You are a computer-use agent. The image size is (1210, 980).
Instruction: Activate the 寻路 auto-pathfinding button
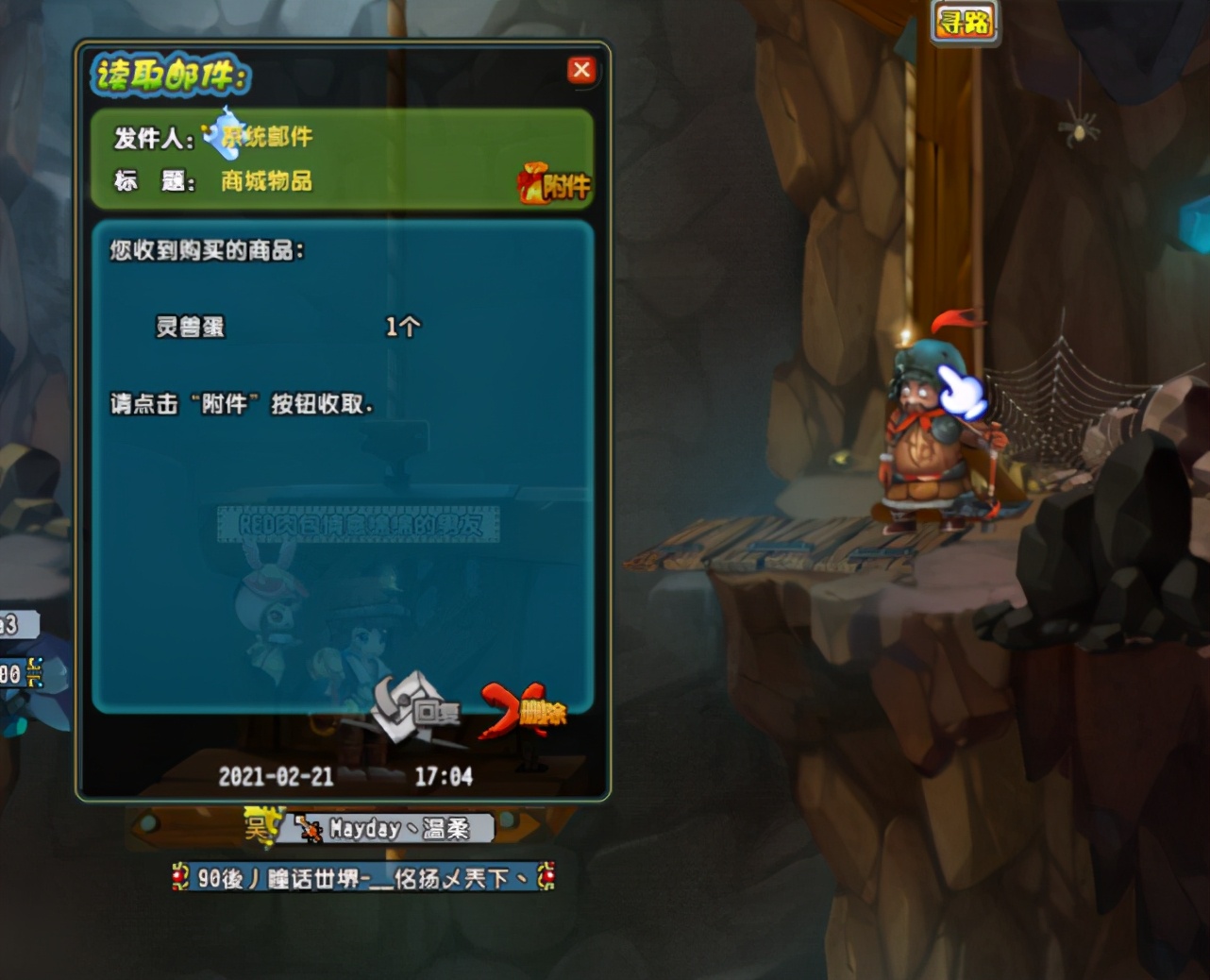[x=965, y=23]
